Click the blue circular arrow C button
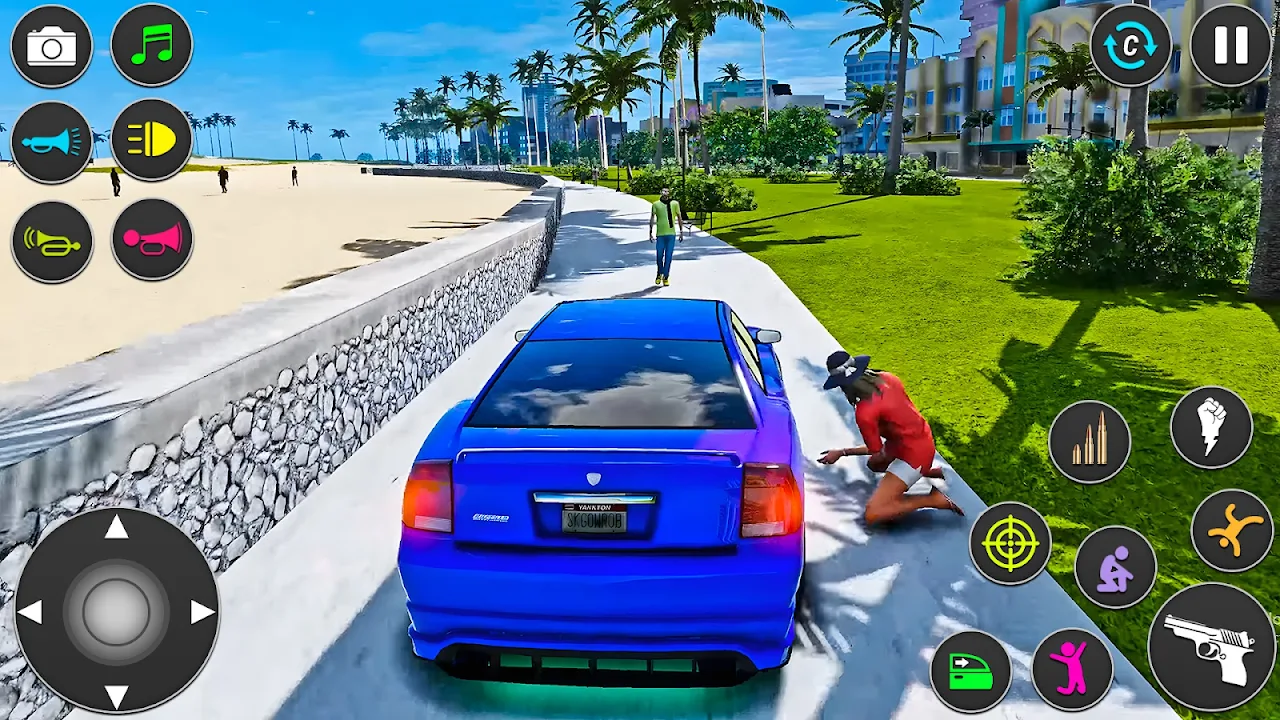This screenshot has width=1280, height=720. [x=1130, y=46]
